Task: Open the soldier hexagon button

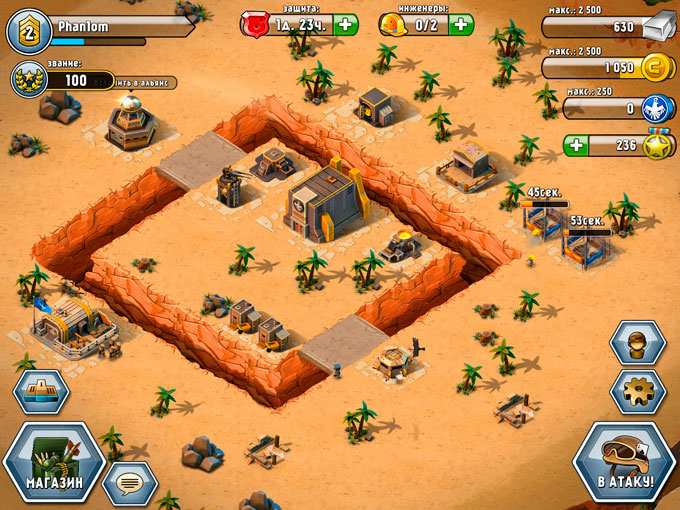Action: [637, 344]
